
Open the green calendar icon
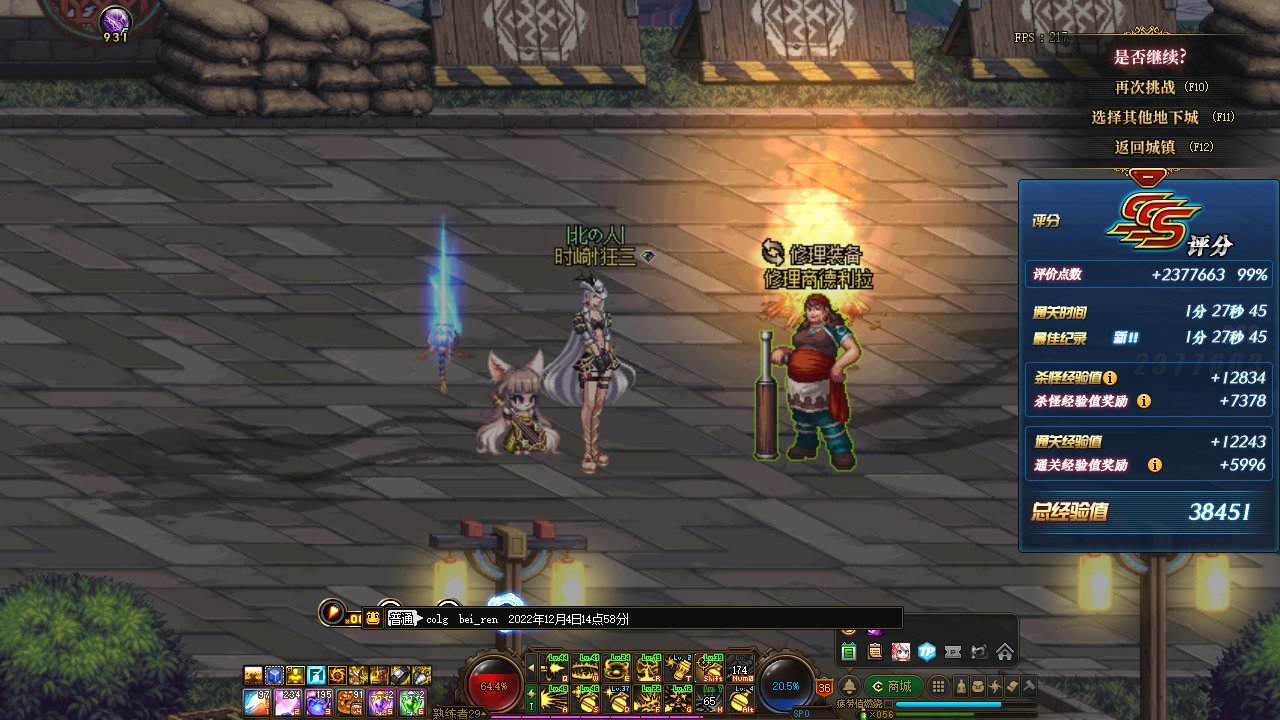(x=849, y=652)
